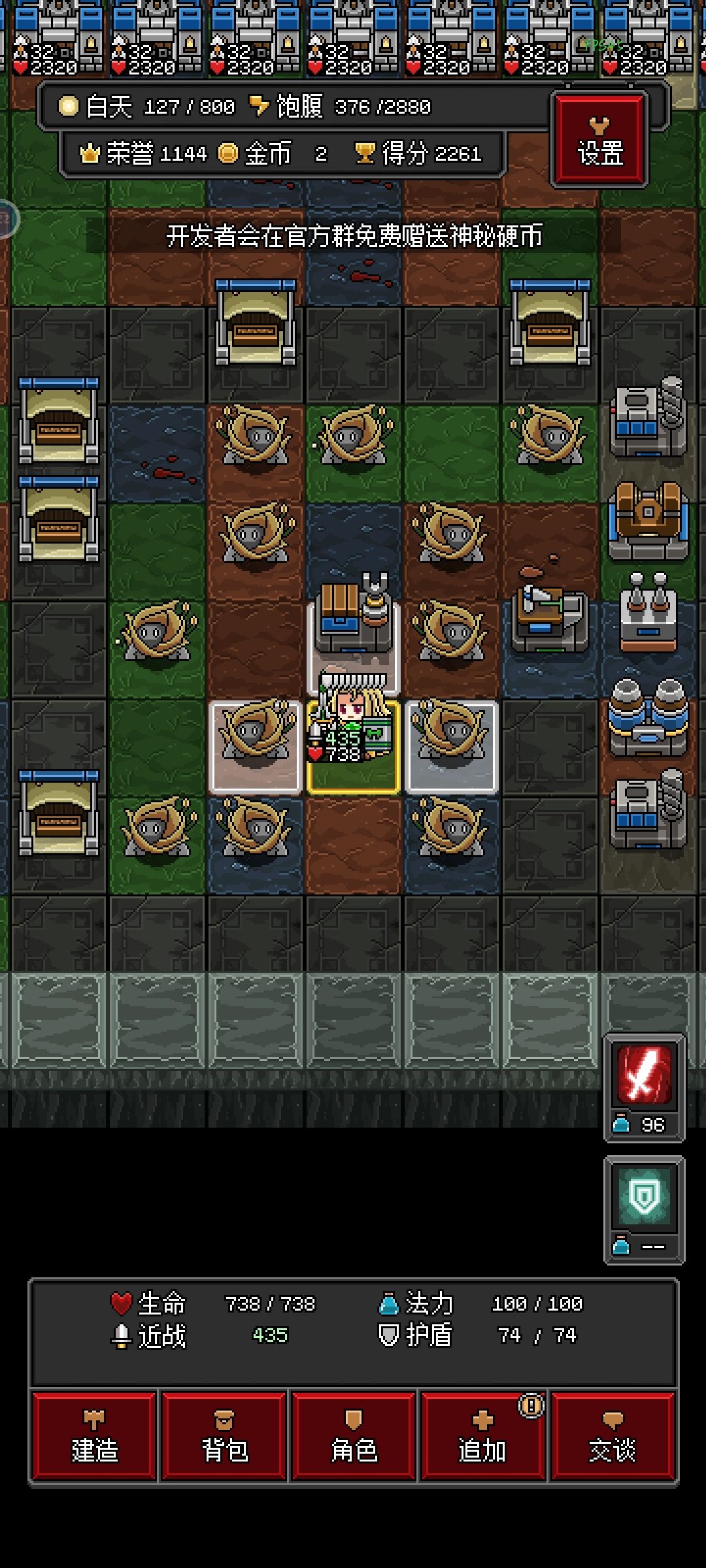
Task: Open the 设置 settings menu
Action: pyautogui.click(x=599, y=140)
